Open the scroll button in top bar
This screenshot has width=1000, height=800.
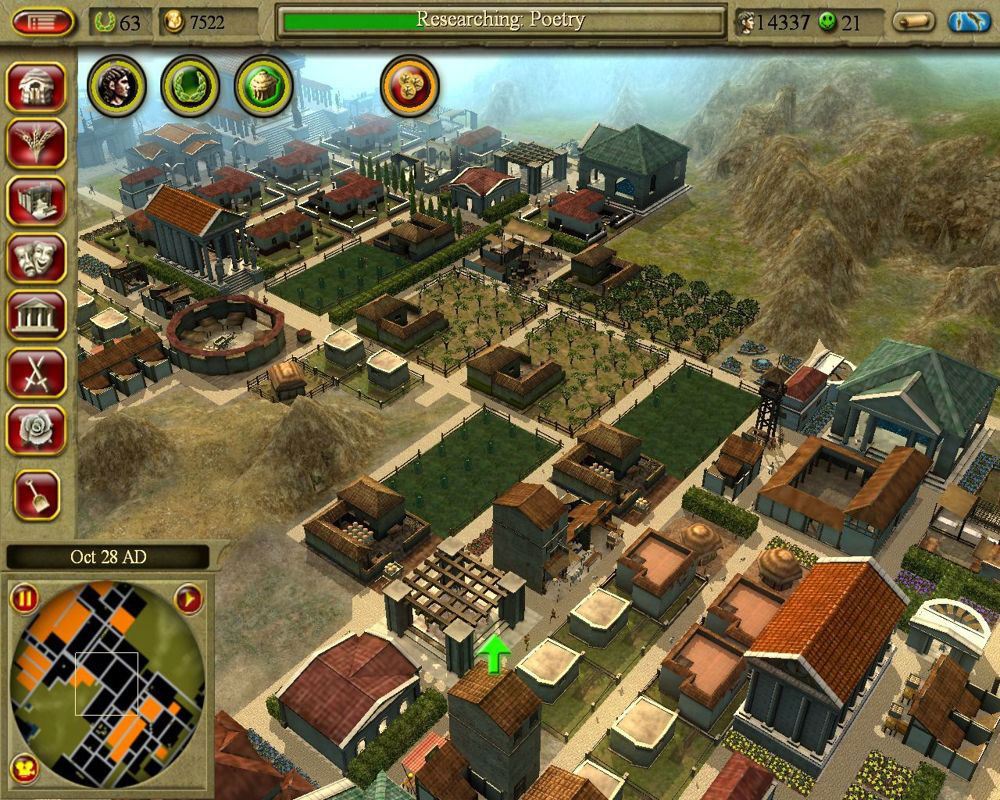[x=913, y=22]
